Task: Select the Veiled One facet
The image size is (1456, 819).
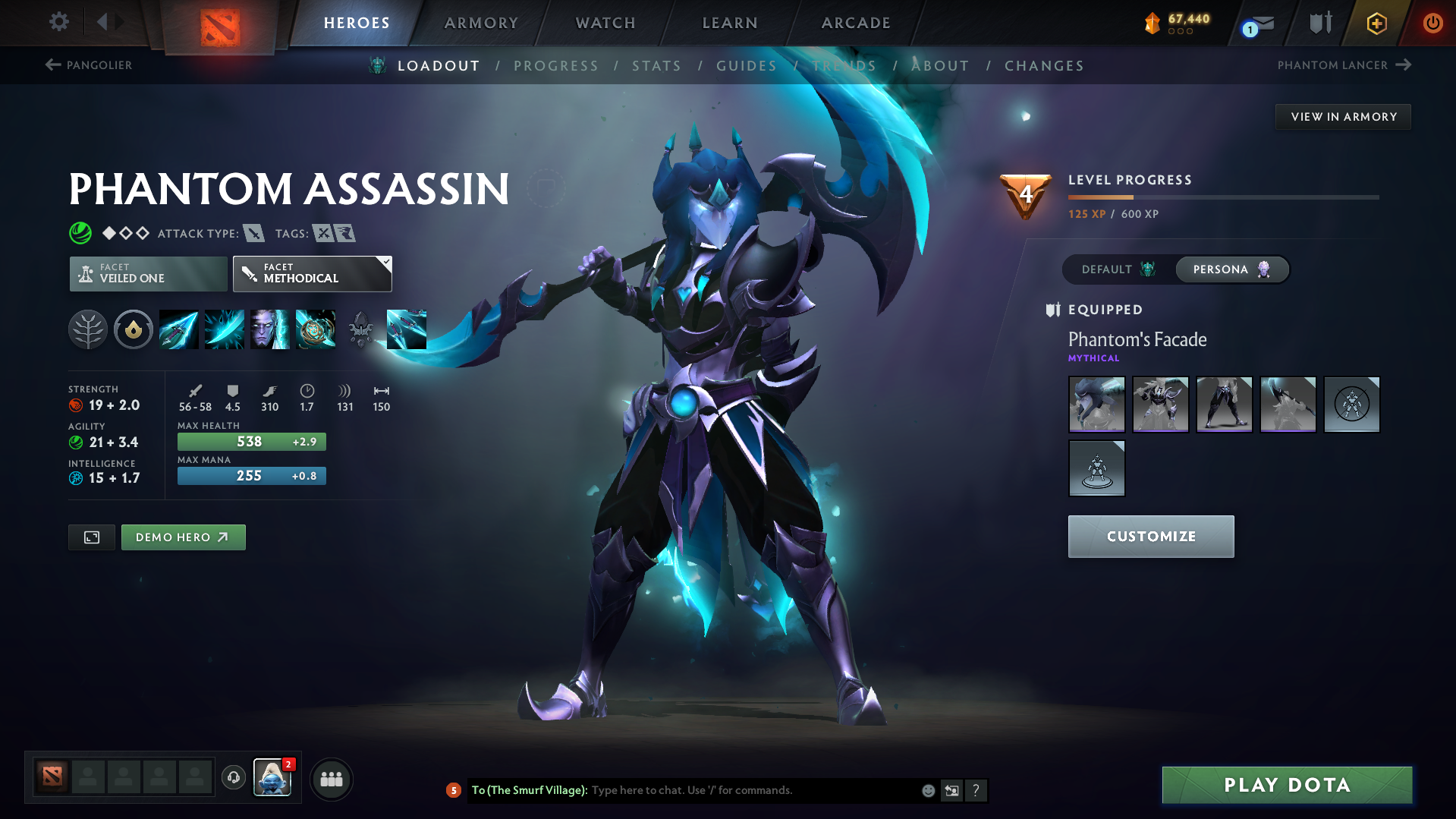Action: (x=147, y=273)
